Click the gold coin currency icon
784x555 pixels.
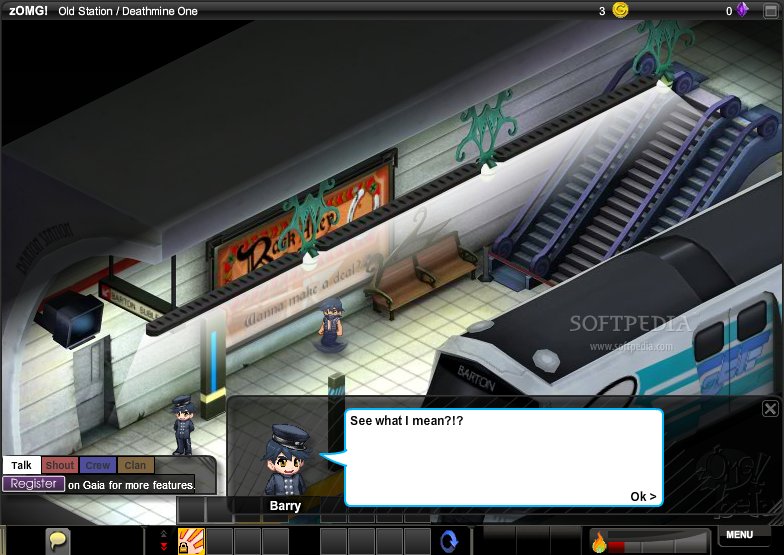point(621,11)
